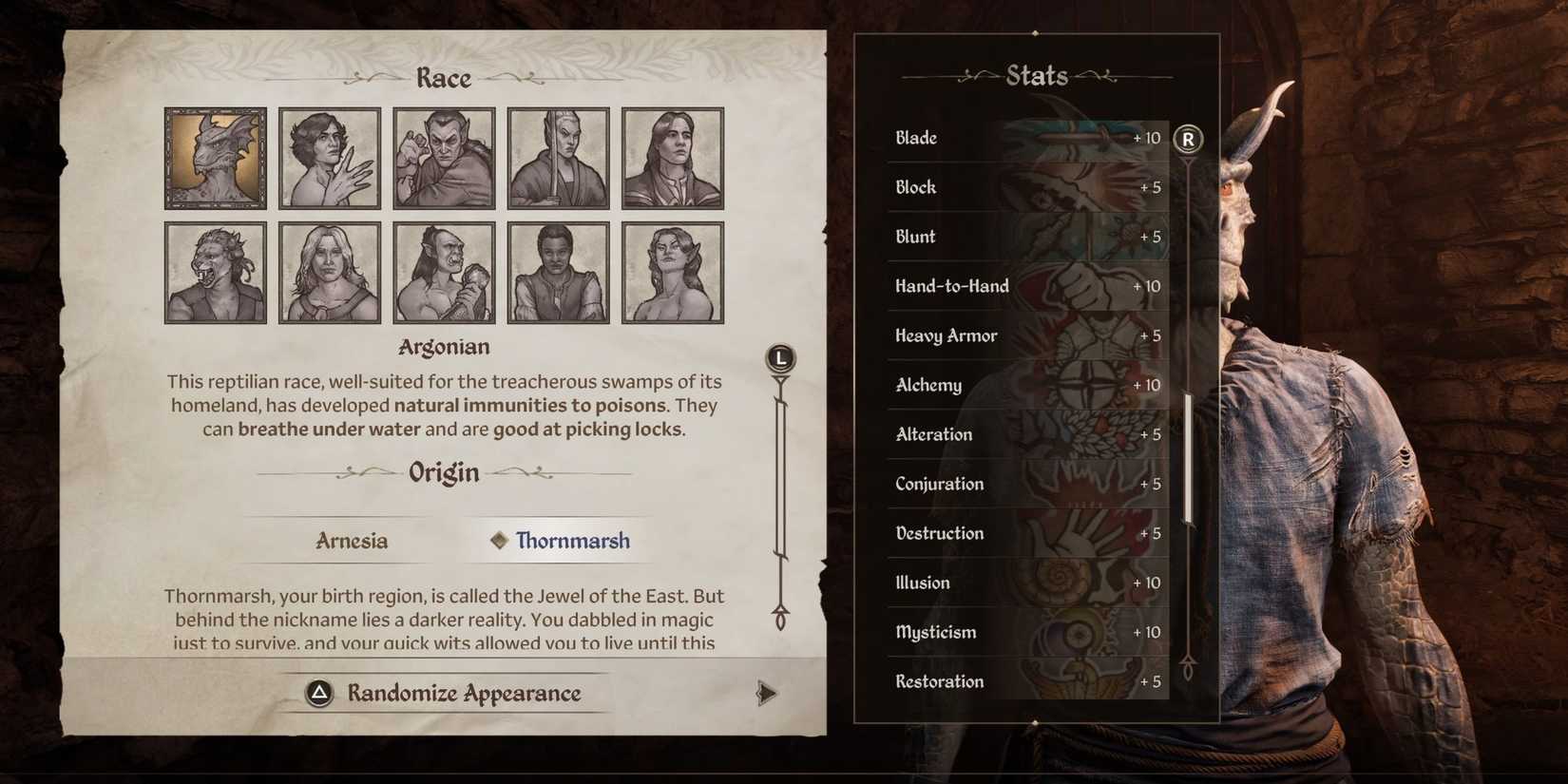This screenshot has width=1568, height=784.
Task: Select the Nord race portrait
Action: point(329,271)
